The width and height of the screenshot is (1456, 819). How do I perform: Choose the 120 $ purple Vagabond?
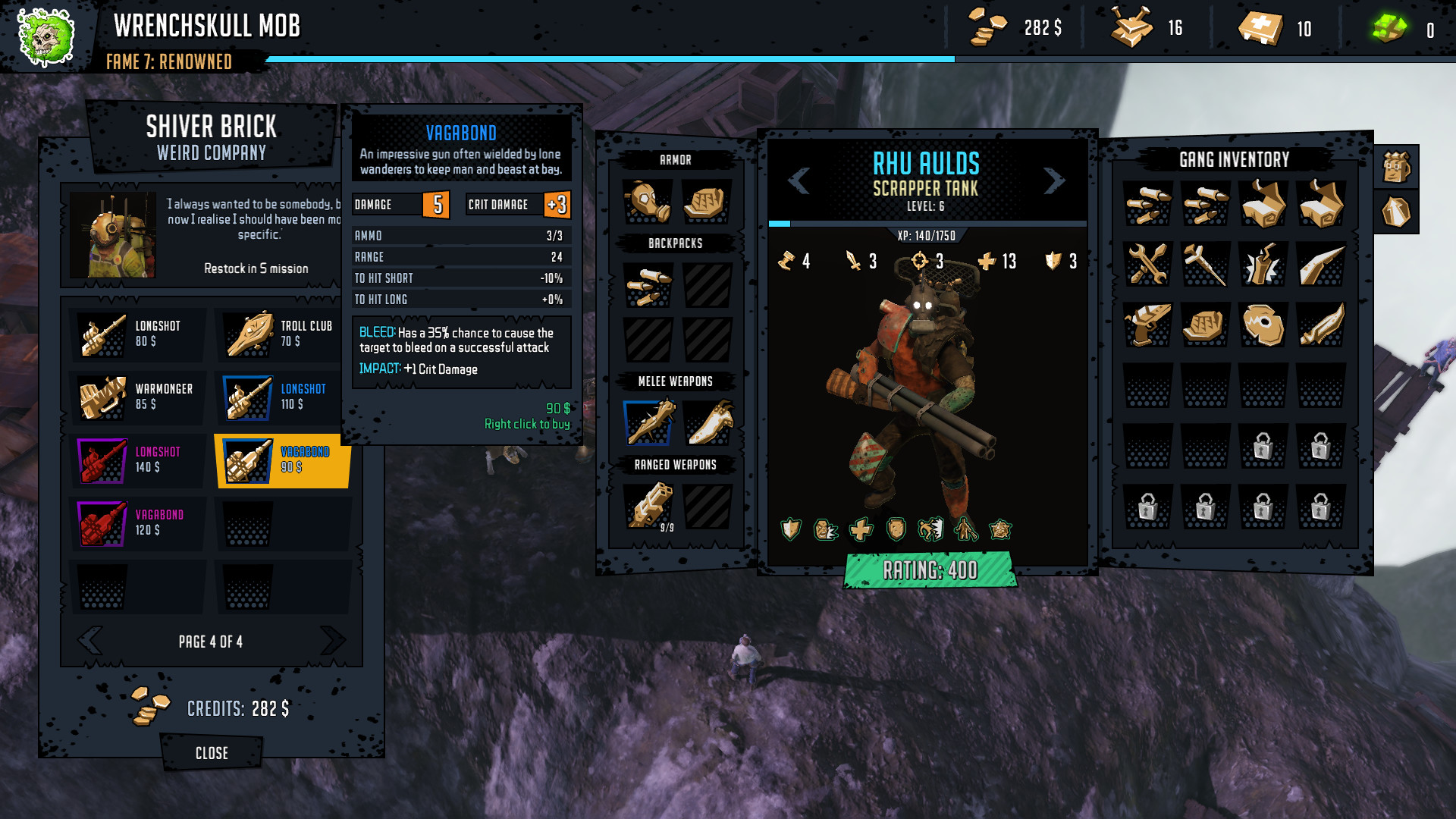pyautogui.click(x=136, y=523)
